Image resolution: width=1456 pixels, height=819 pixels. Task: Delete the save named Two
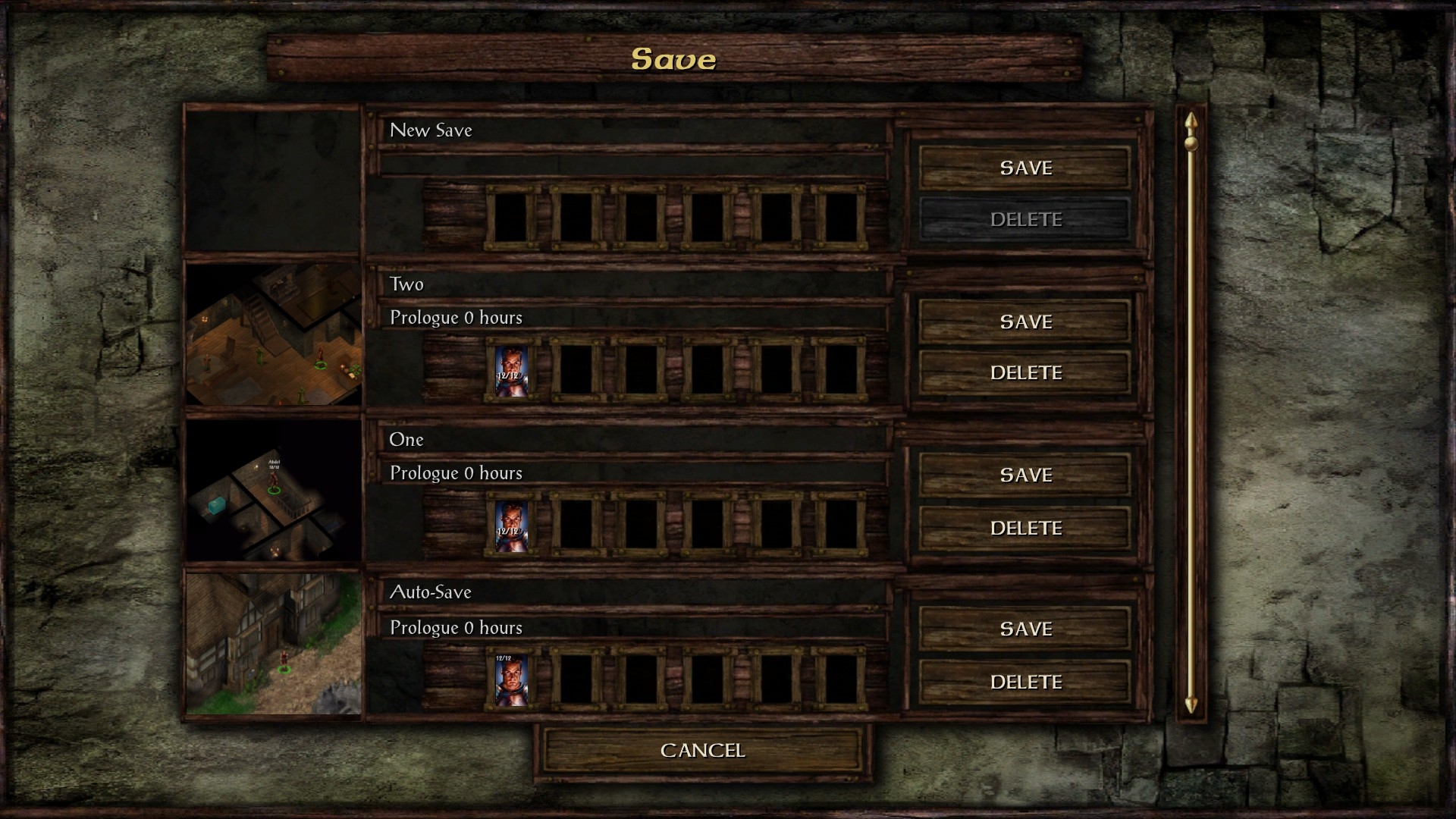tap(1025, 372)
